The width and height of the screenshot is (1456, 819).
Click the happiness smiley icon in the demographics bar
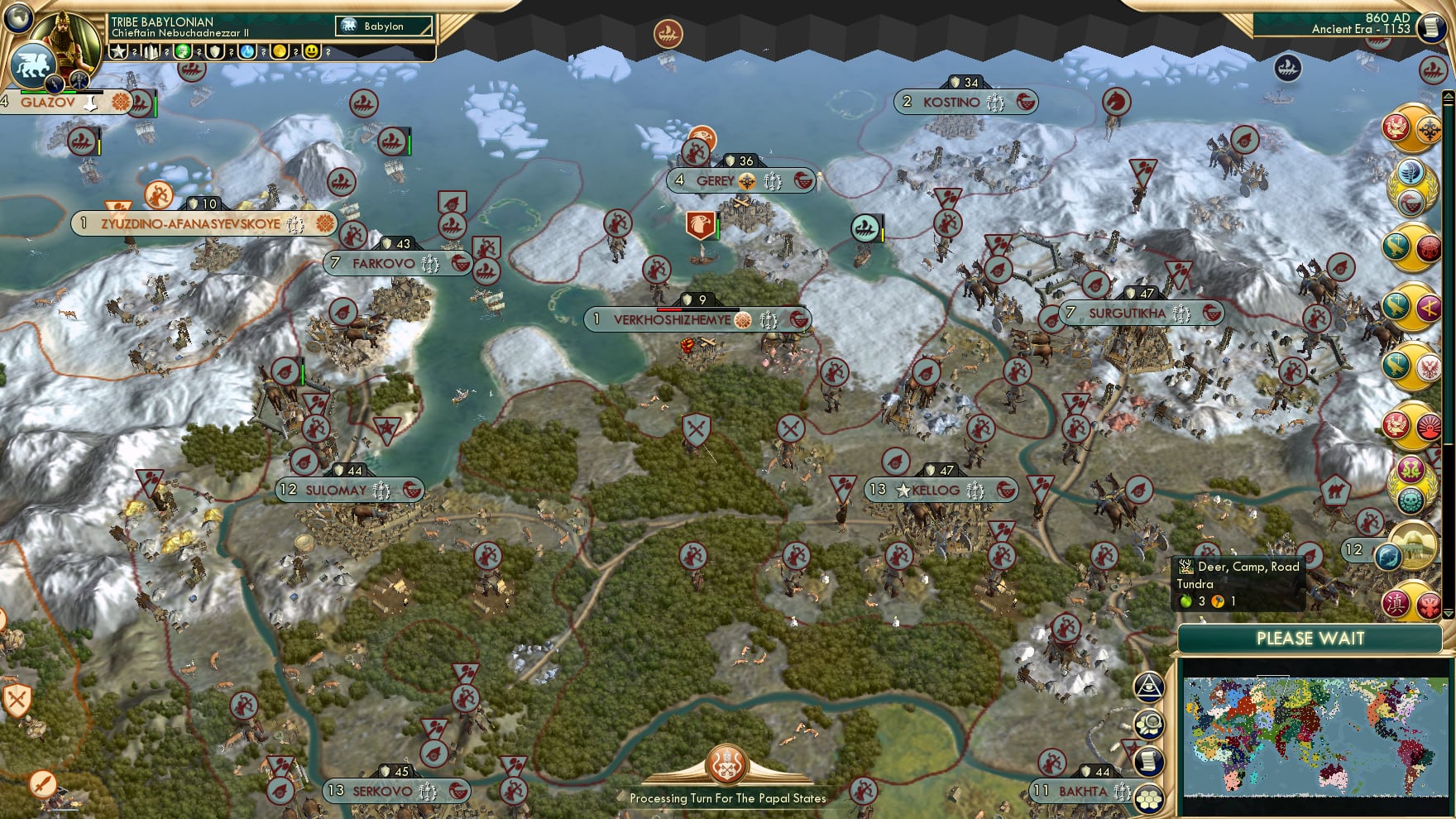(311, 51)
